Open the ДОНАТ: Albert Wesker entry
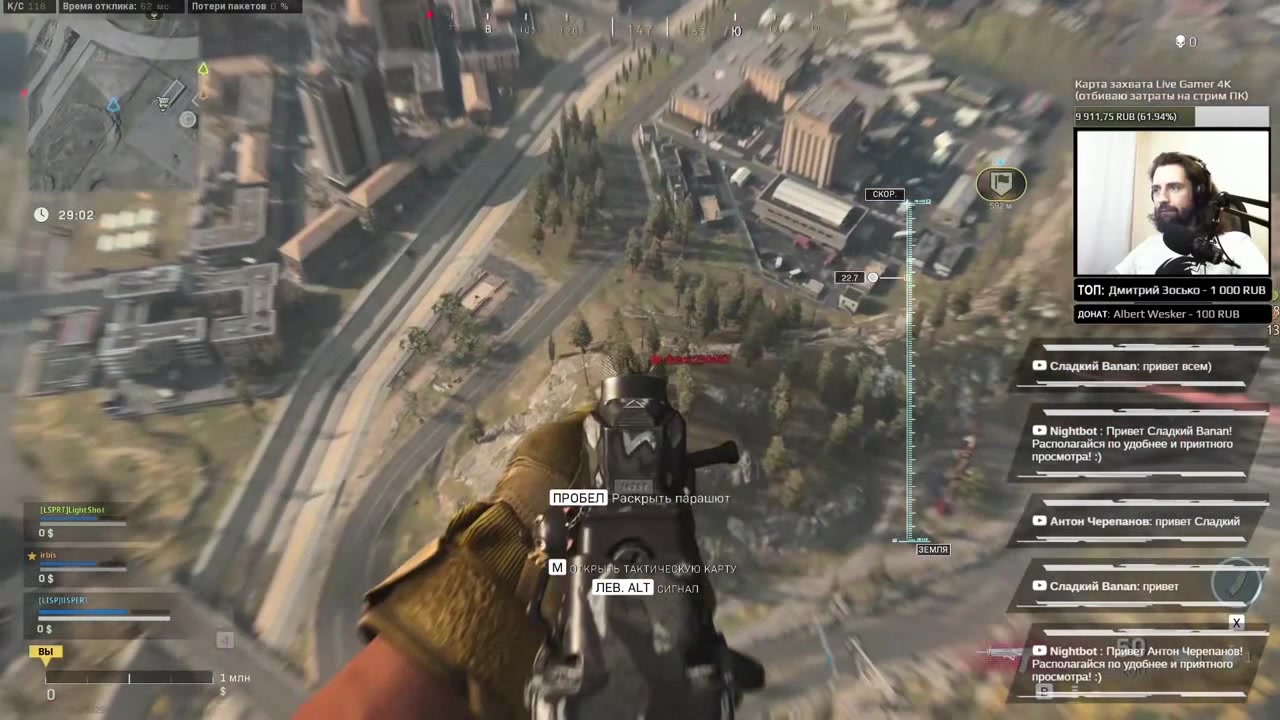Image resolution: width=1280 pixels, height=720 pixels. click(x=1160, y=313)
